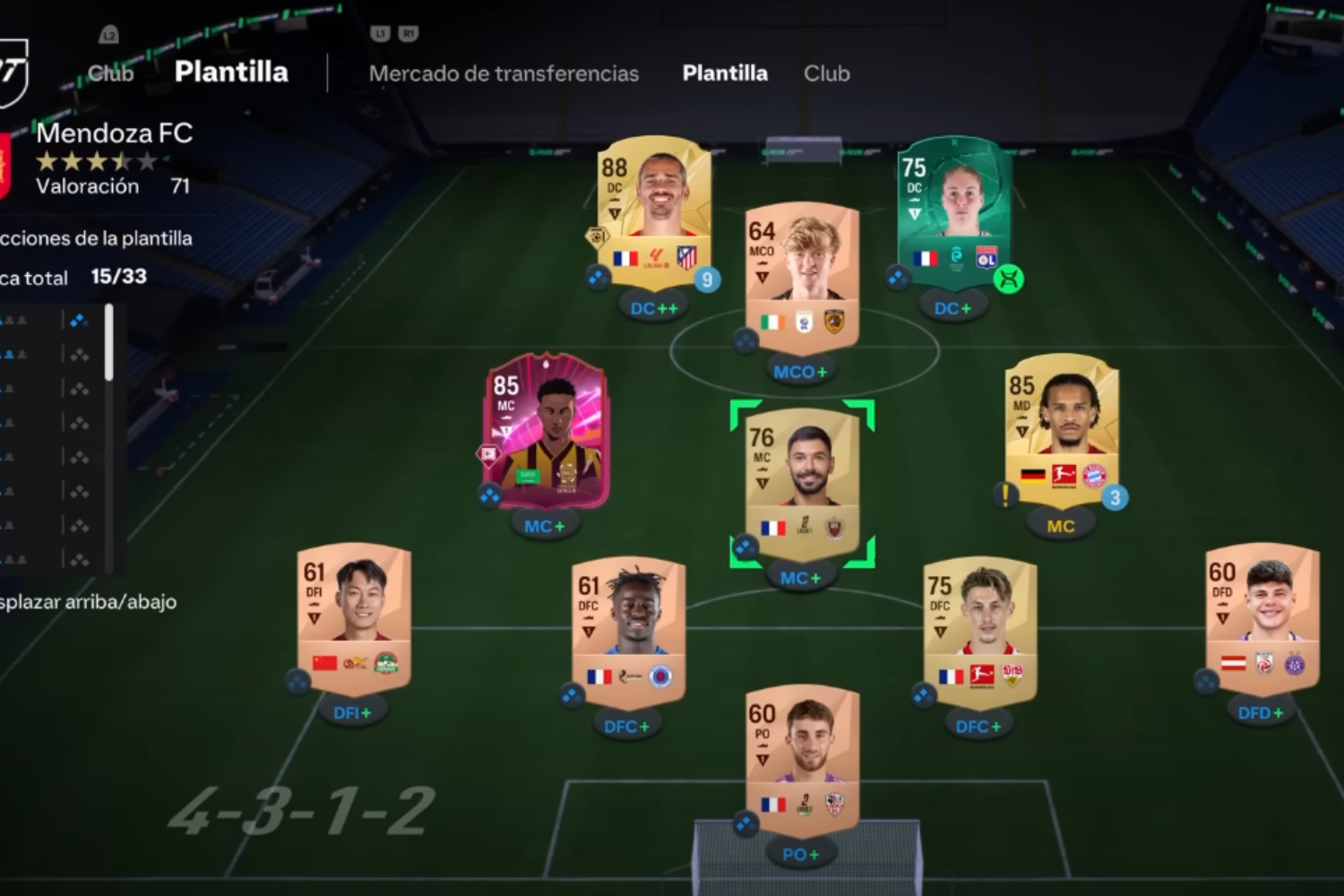Click the Bundesliga logo on Sané's card
This screenshot has height=896, width=1344.
[x=1064, y=475]
